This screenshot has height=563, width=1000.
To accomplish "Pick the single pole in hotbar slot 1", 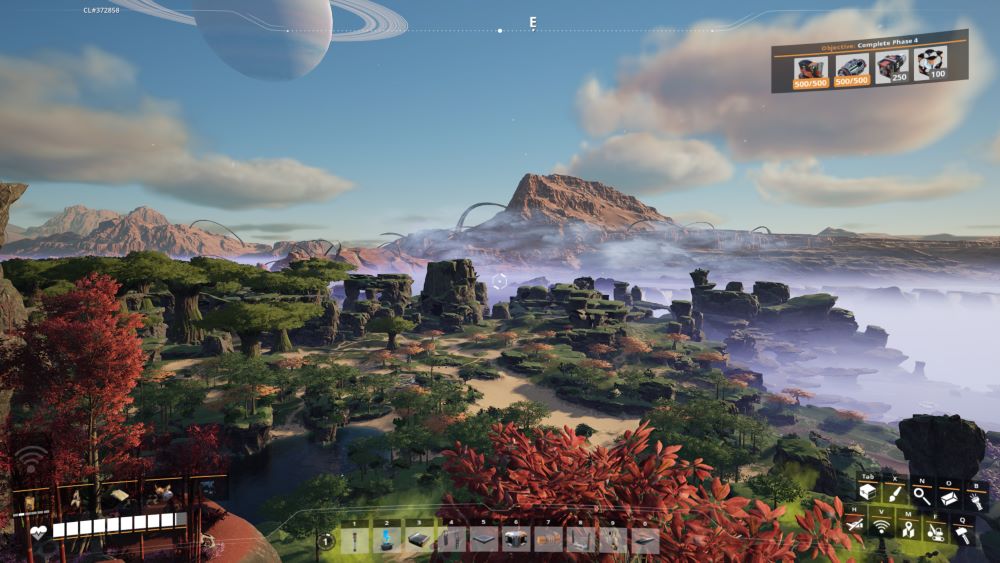I will tap(354, 540).
